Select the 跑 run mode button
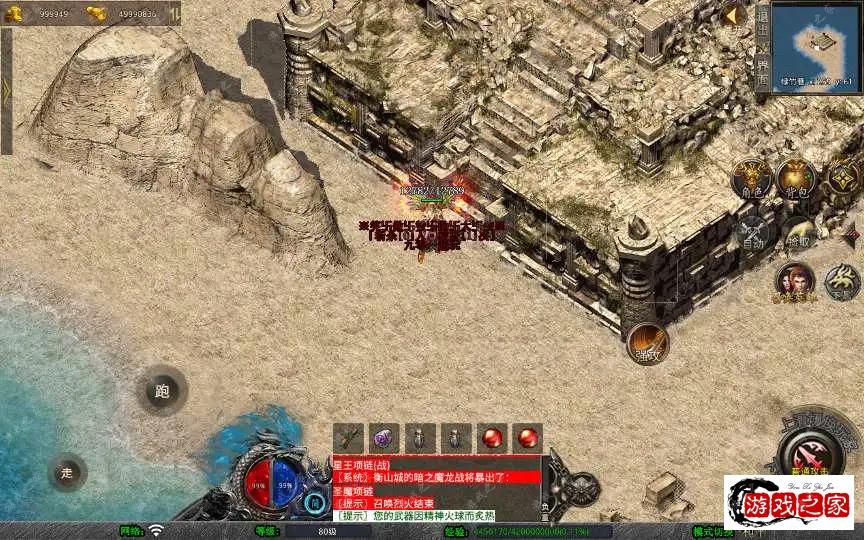Viewport: 864px width, 540px height. click(162, 391)
